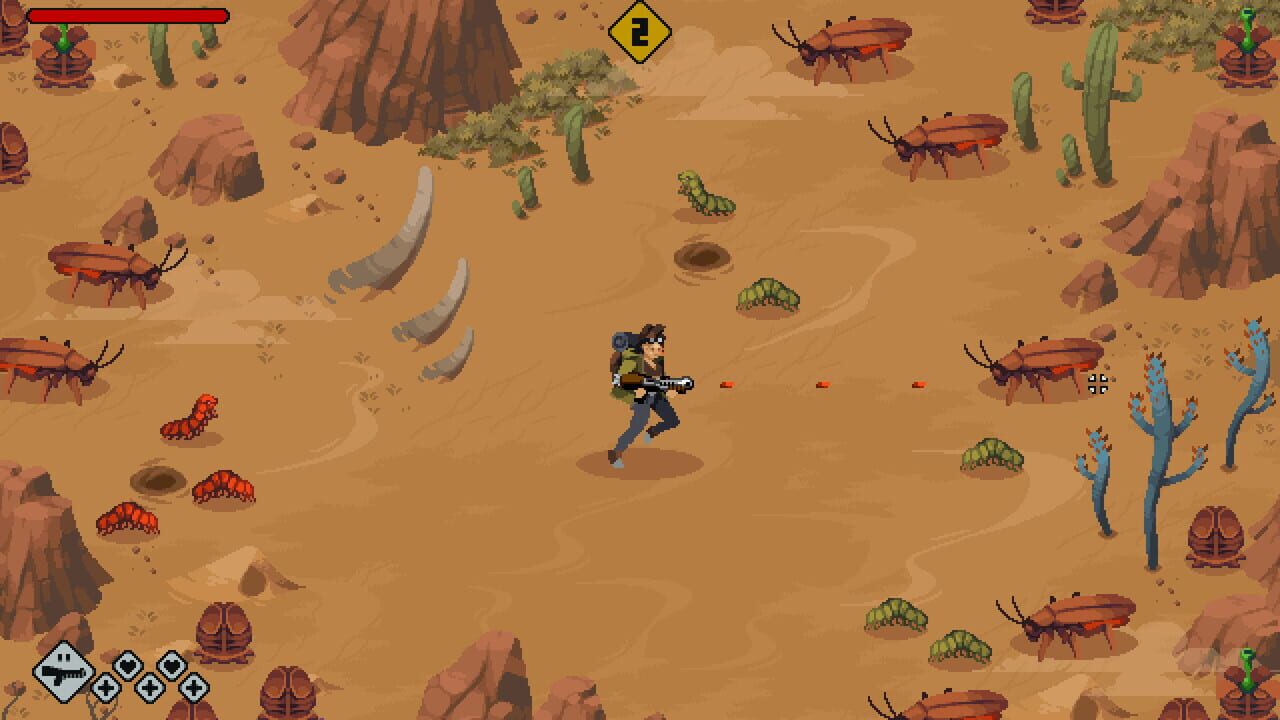Click the rightmost plus armor pip icon
1280x720 pixels.
click(192, 688)
